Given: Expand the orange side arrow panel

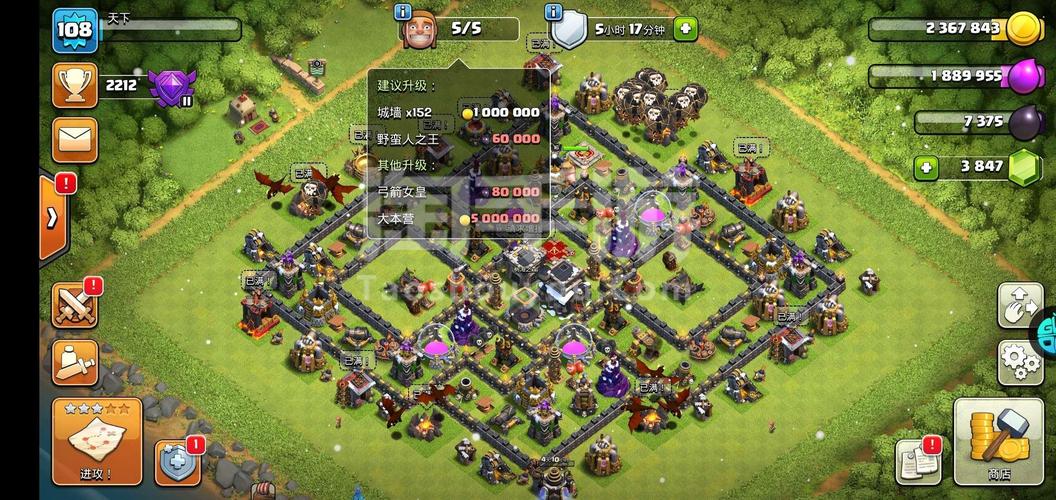Looking at the screenshot, I should click(x=52, y=216).
